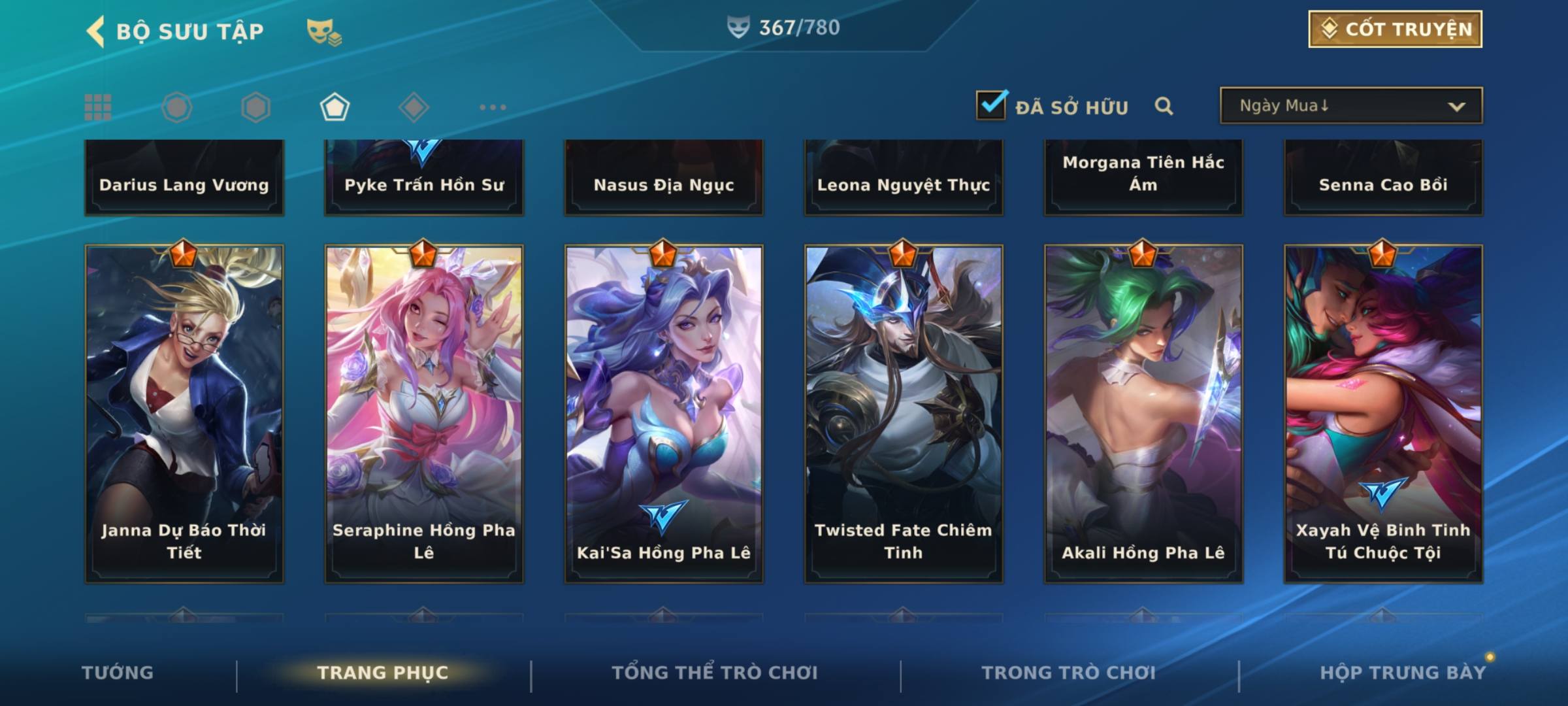Switch to the Tướng tab

[x=118, y=673]
